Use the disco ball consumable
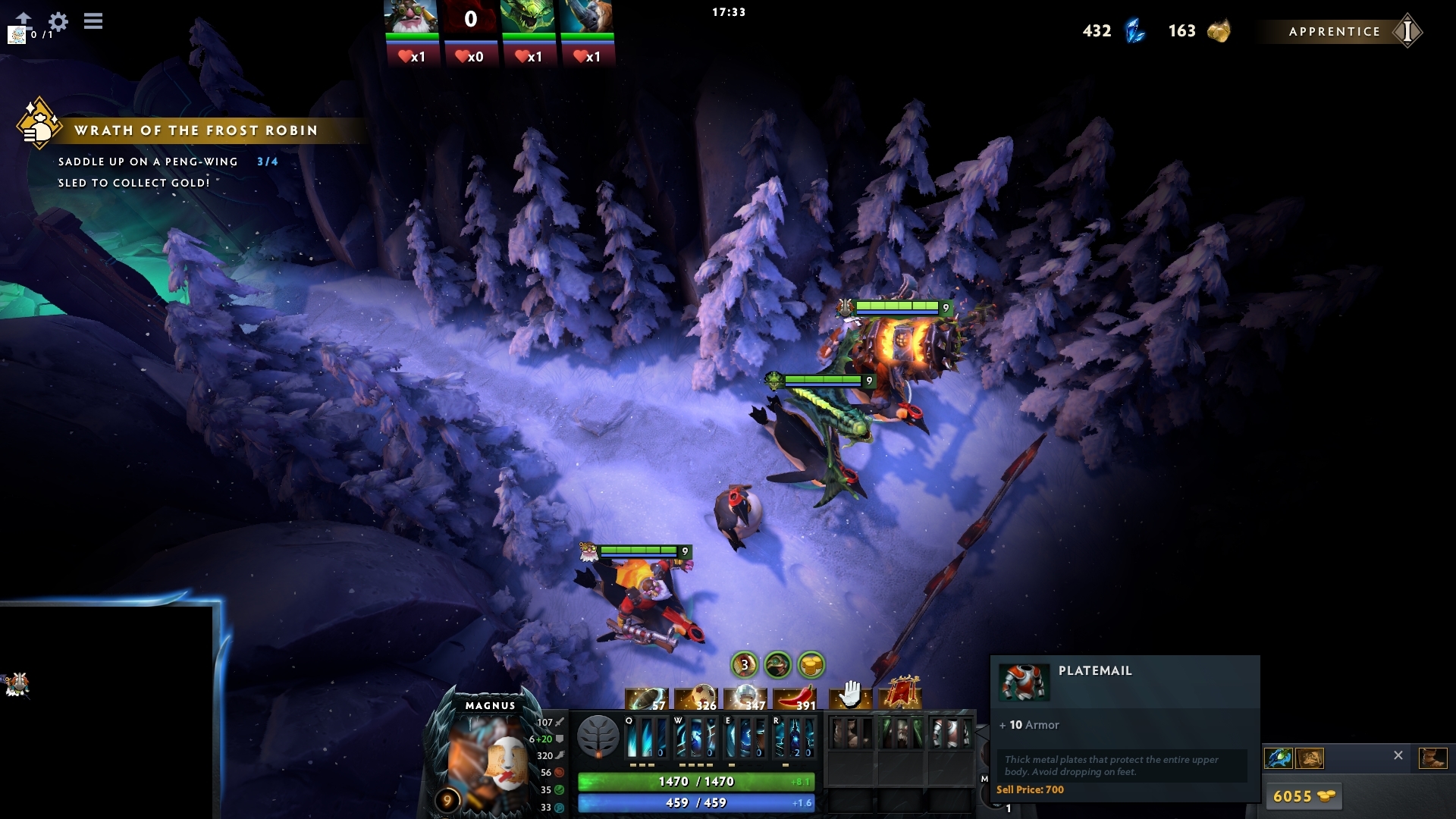 [x=745, y=698]
